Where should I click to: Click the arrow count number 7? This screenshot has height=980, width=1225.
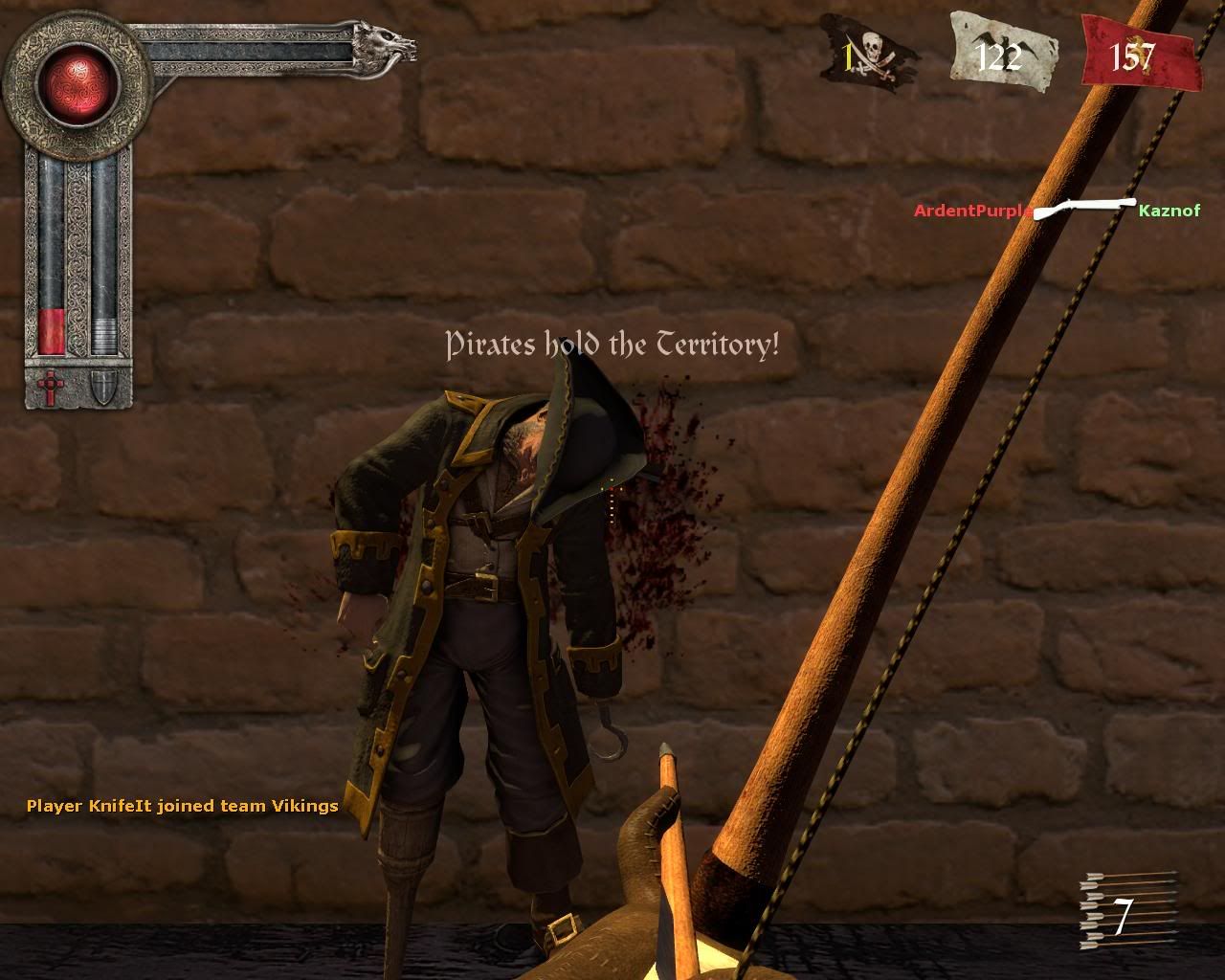(1122, 917)
